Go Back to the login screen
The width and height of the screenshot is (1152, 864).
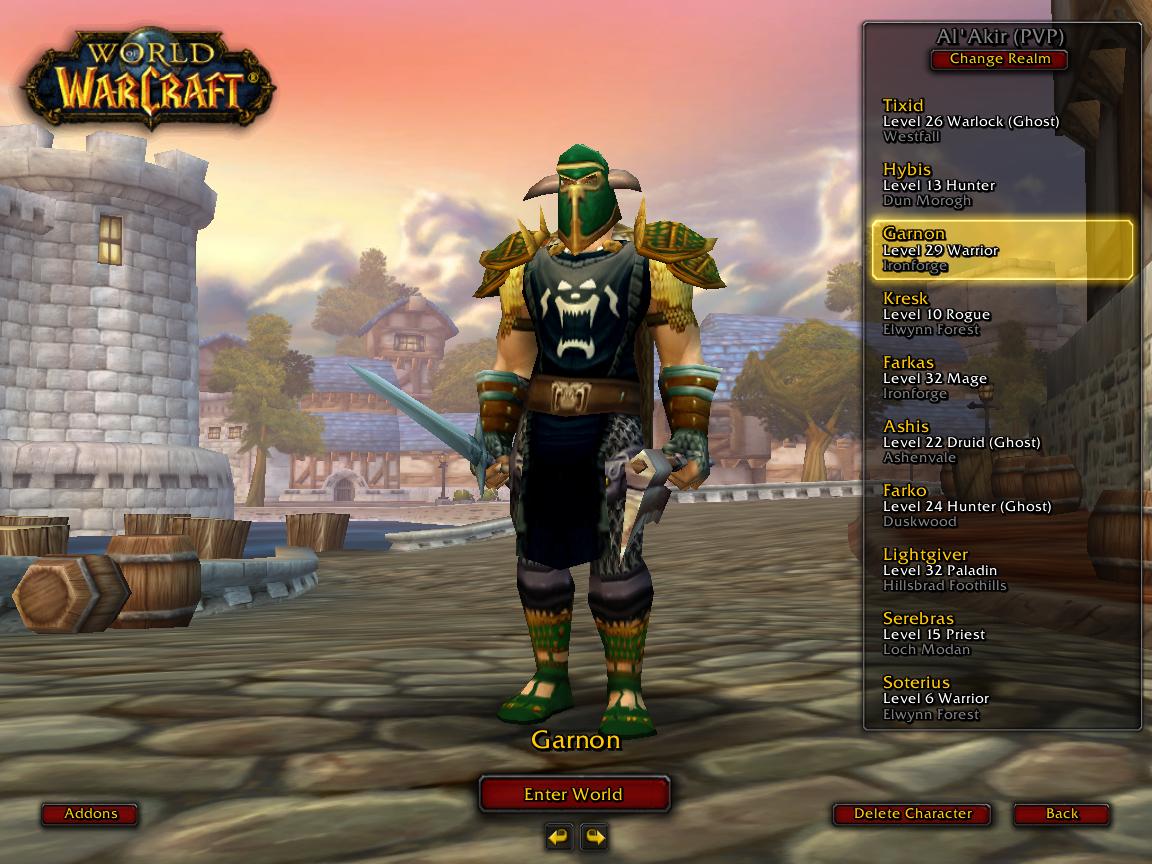pos(1061,814)
